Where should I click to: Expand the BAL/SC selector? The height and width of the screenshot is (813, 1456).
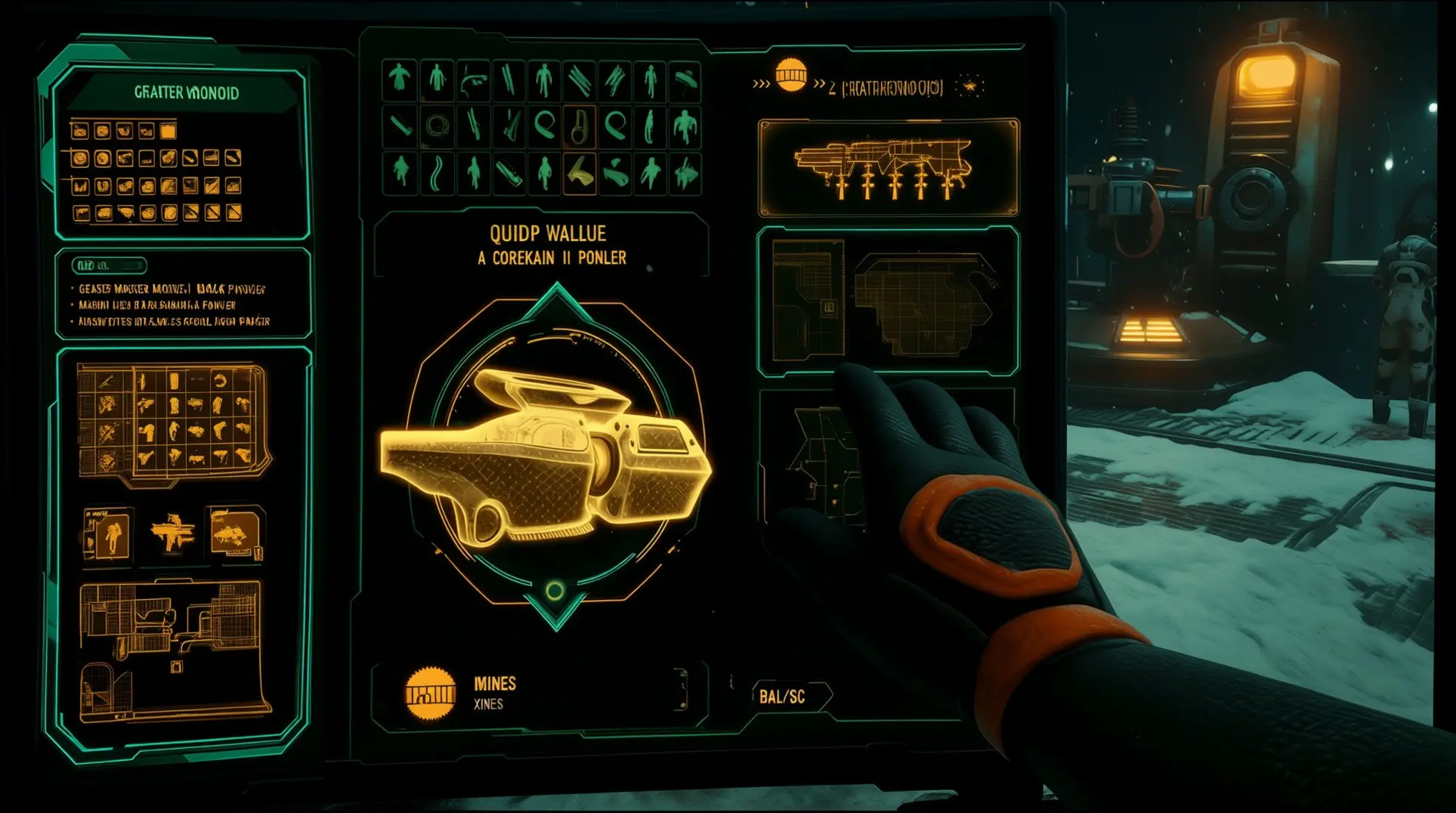(x=783, y=697)
